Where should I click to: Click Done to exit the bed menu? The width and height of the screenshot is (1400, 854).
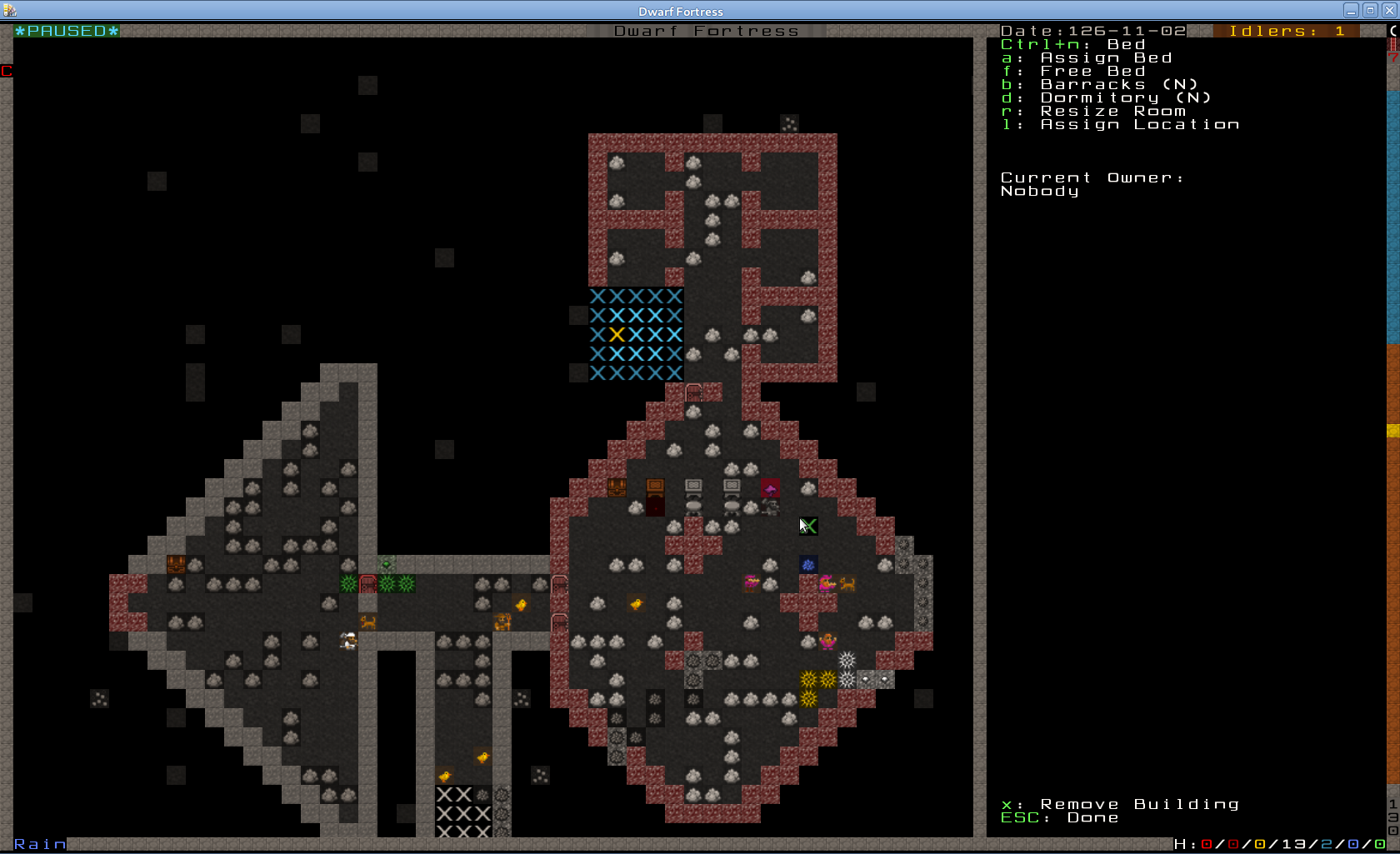pyautogui.click(x=1092, y=818)
